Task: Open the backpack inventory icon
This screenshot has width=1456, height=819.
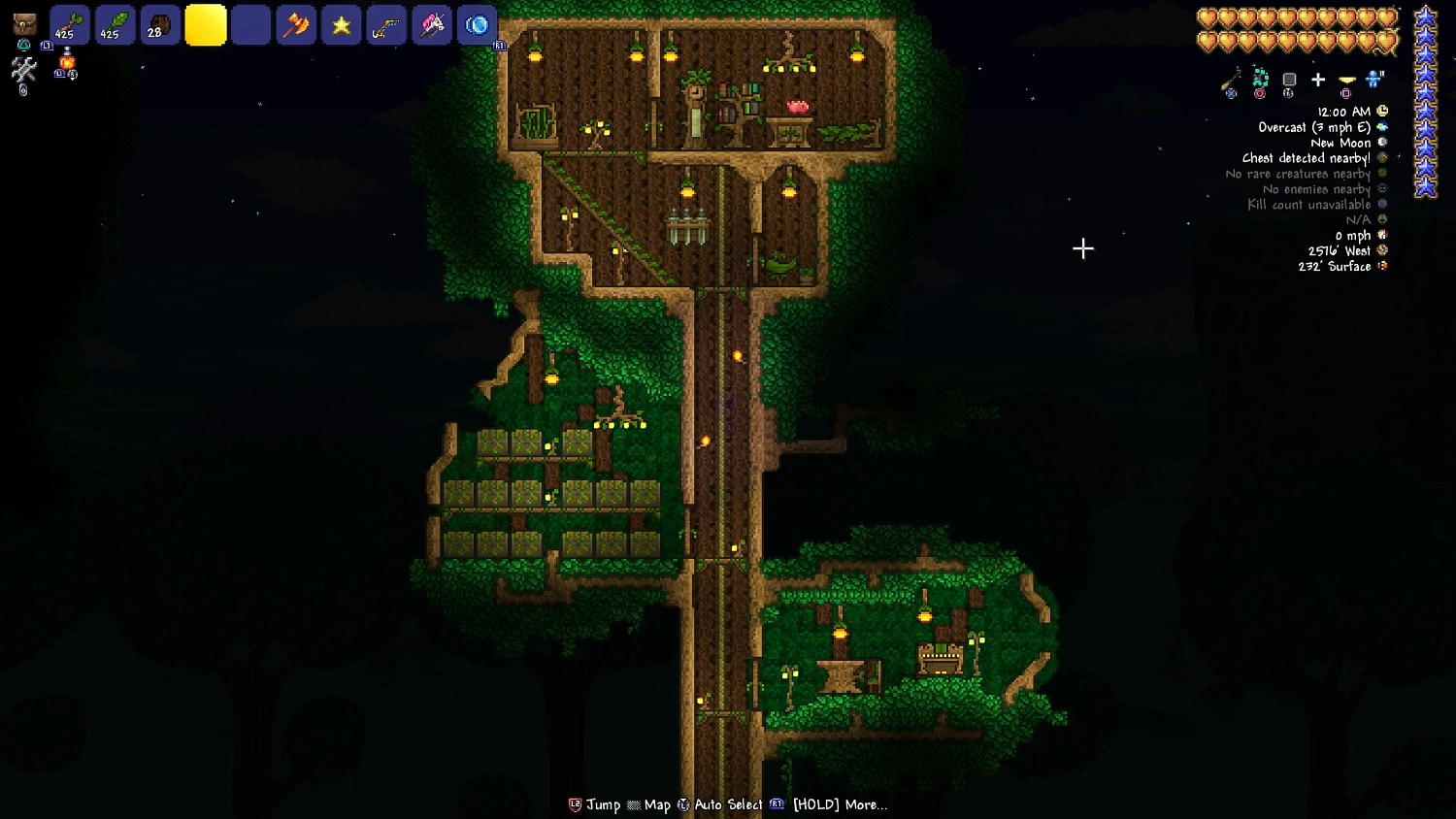Action: pos(24,21)
